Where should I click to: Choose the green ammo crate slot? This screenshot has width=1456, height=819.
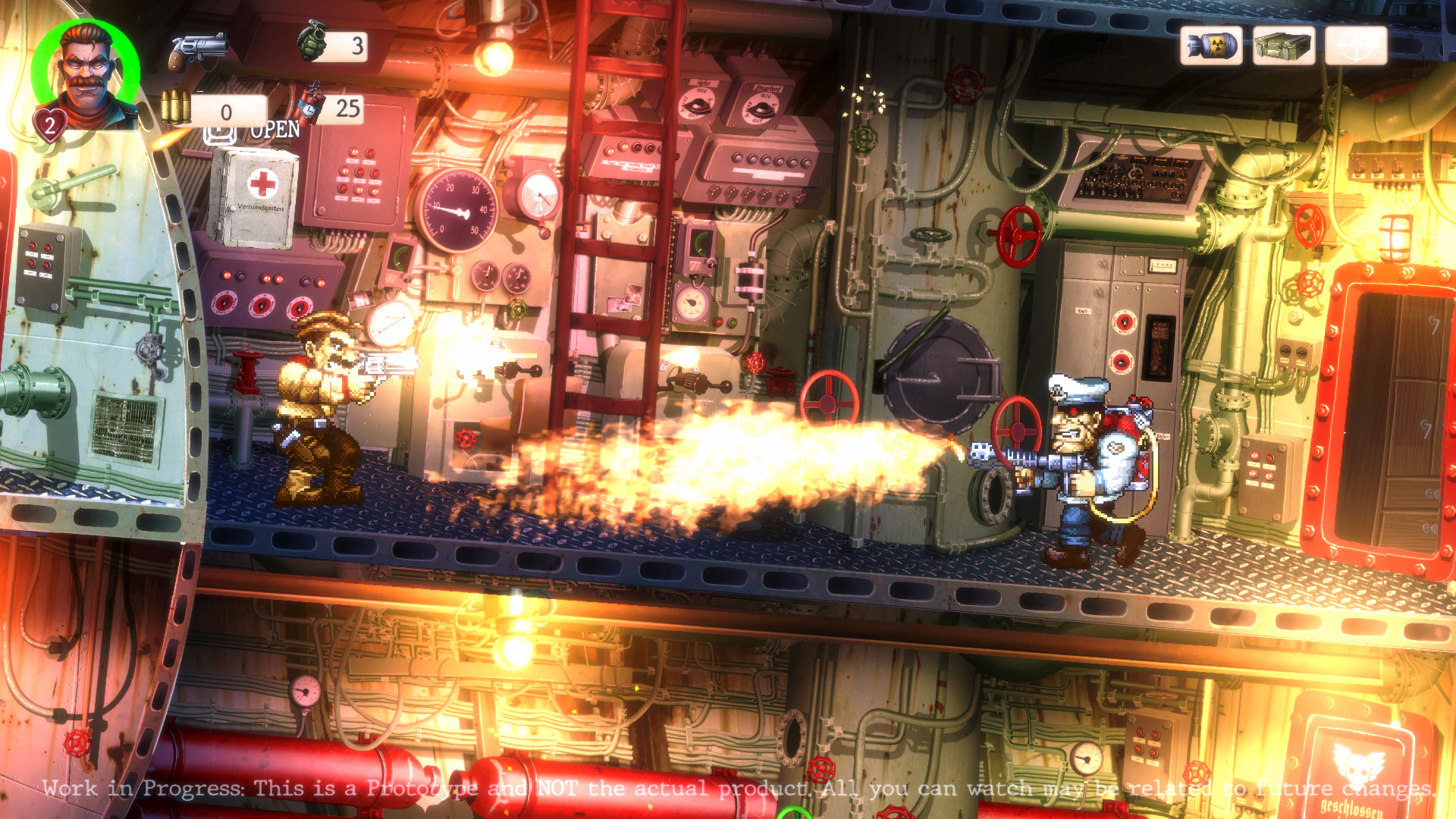[x=1283, y=46]
